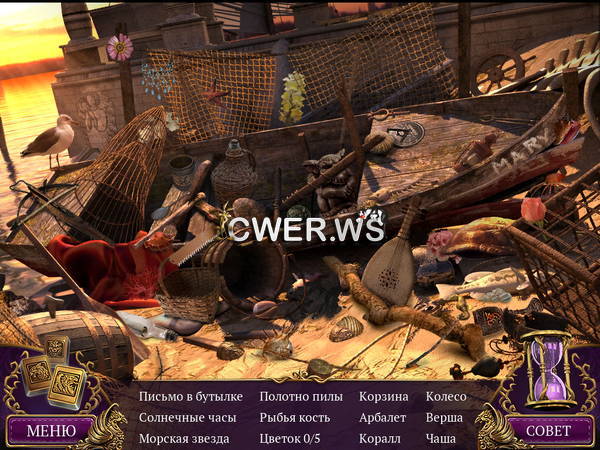Choose "Цветок 0/5" in the item list
The height and width of the screenshot is (450, 600).
click(289, 438)
